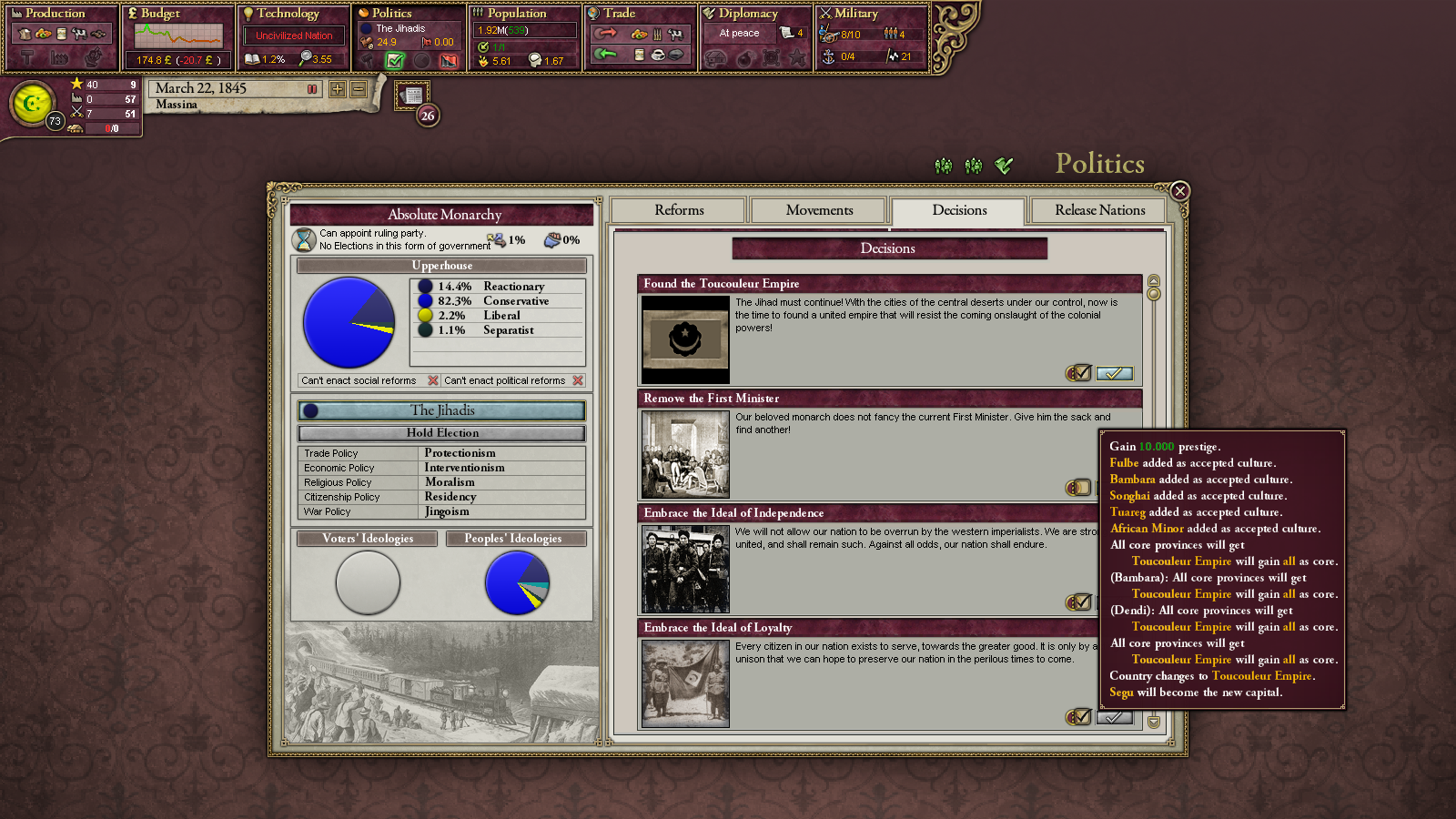Click The Jihadis ruling party bar
Screen dimensions: 1456x819
442,410
